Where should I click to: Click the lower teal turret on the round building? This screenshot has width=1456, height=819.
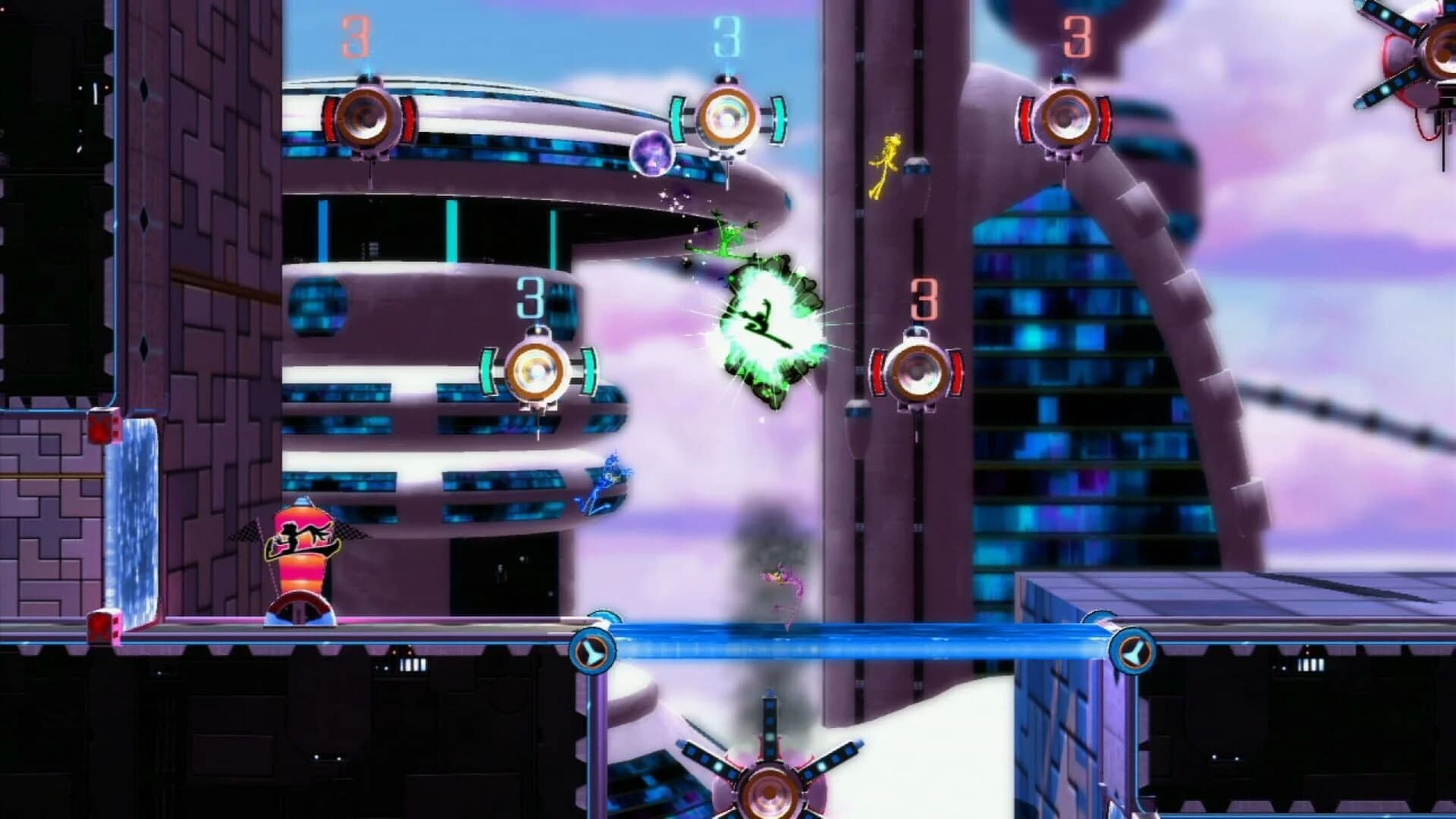point(538,369)
